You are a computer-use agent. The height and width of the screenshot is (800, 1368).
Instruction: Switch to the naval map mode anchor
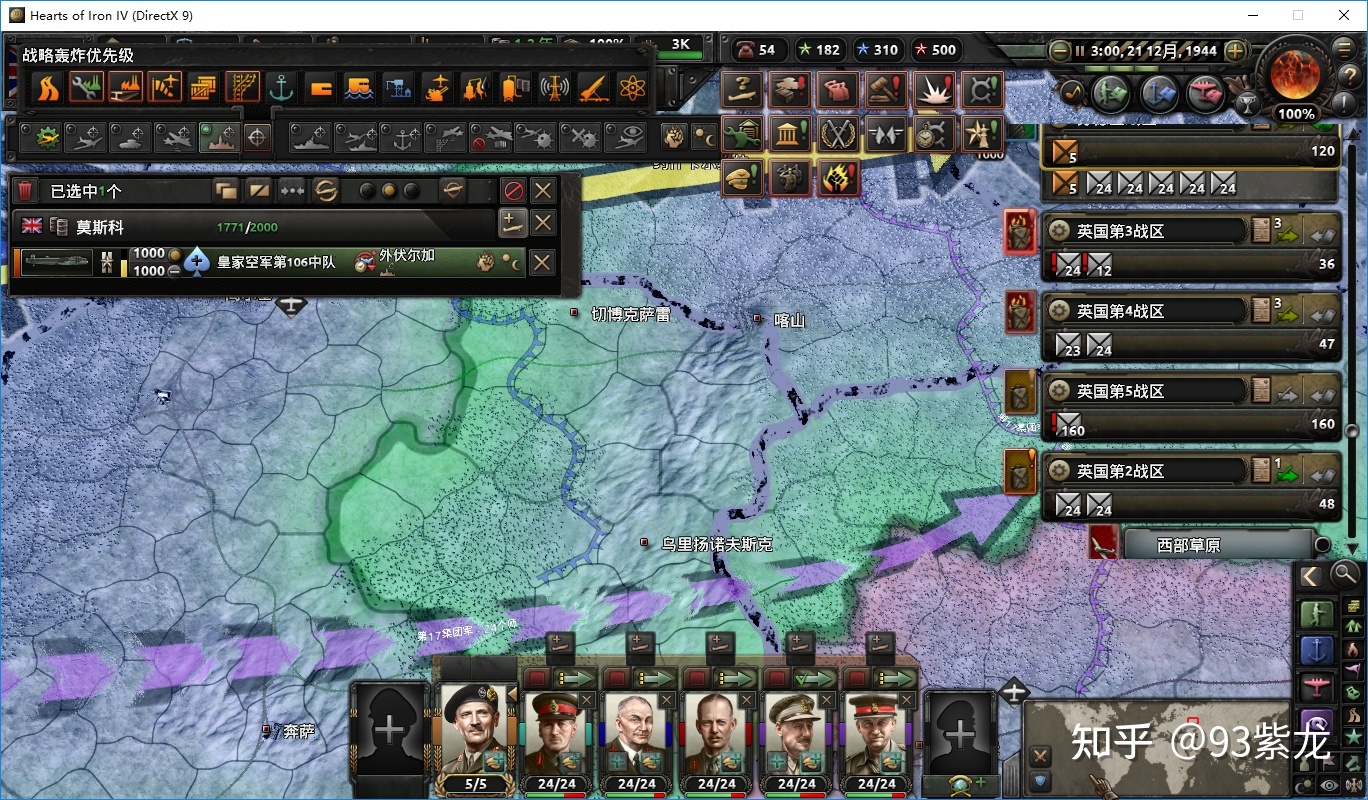pos(1316,650)
